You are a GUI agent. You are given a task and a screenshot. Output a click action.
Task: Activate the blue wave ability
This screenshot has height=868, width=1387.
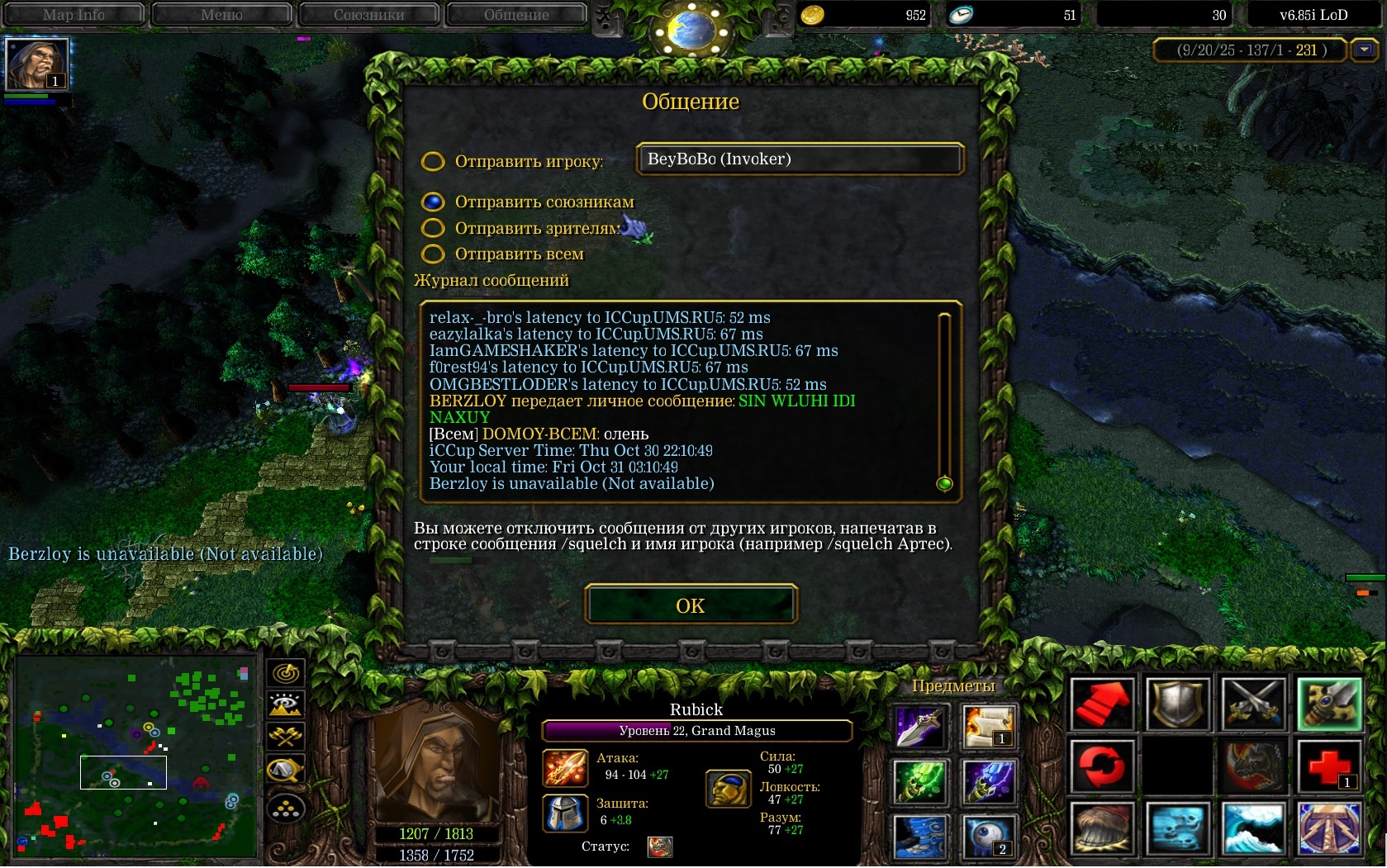pos(1253,828)
